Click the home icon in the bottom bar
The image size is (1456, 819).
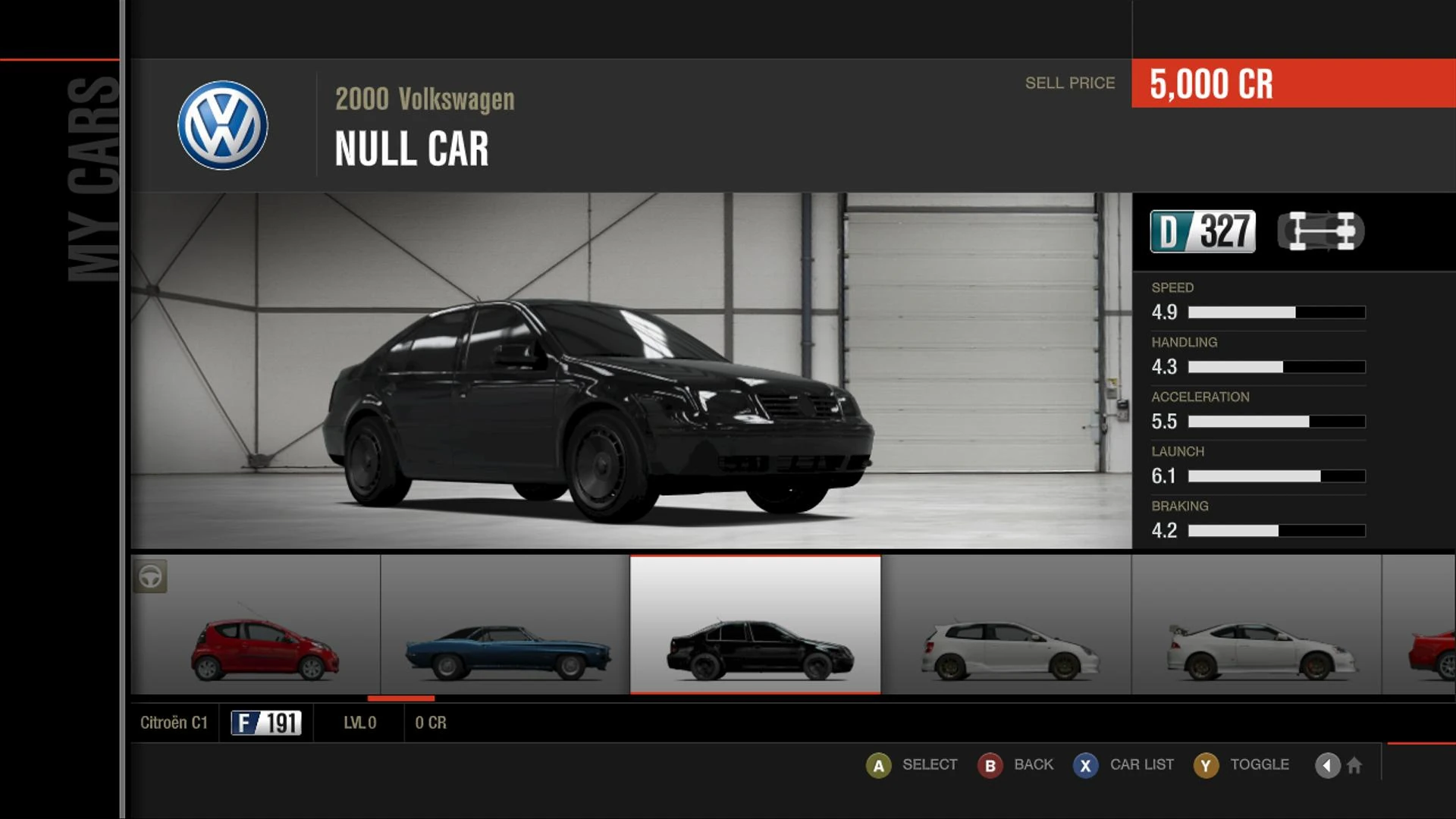pyautogui.click(x=1355, y=766)
